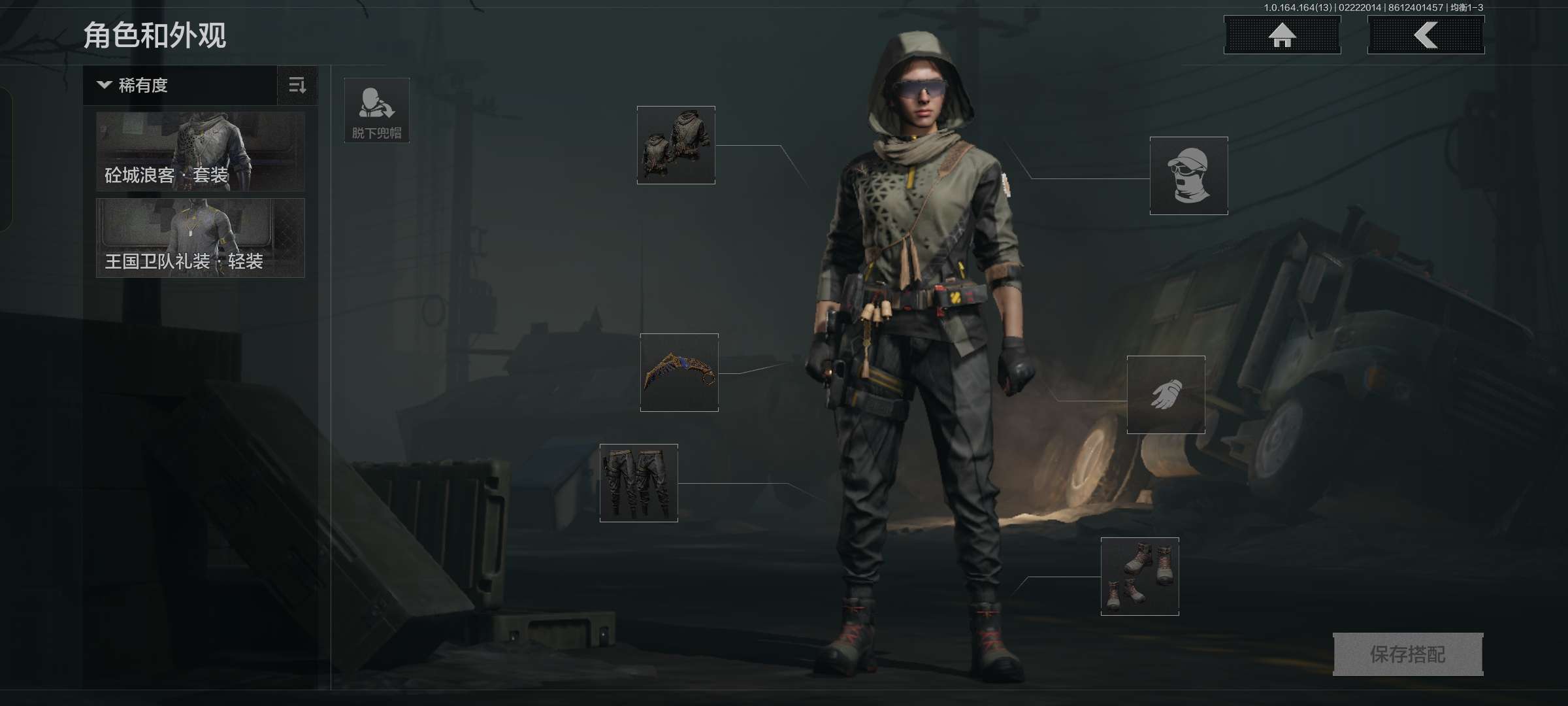1568x706 pixels.
Task: Go to the home screen
Action: click(1282, 35)
